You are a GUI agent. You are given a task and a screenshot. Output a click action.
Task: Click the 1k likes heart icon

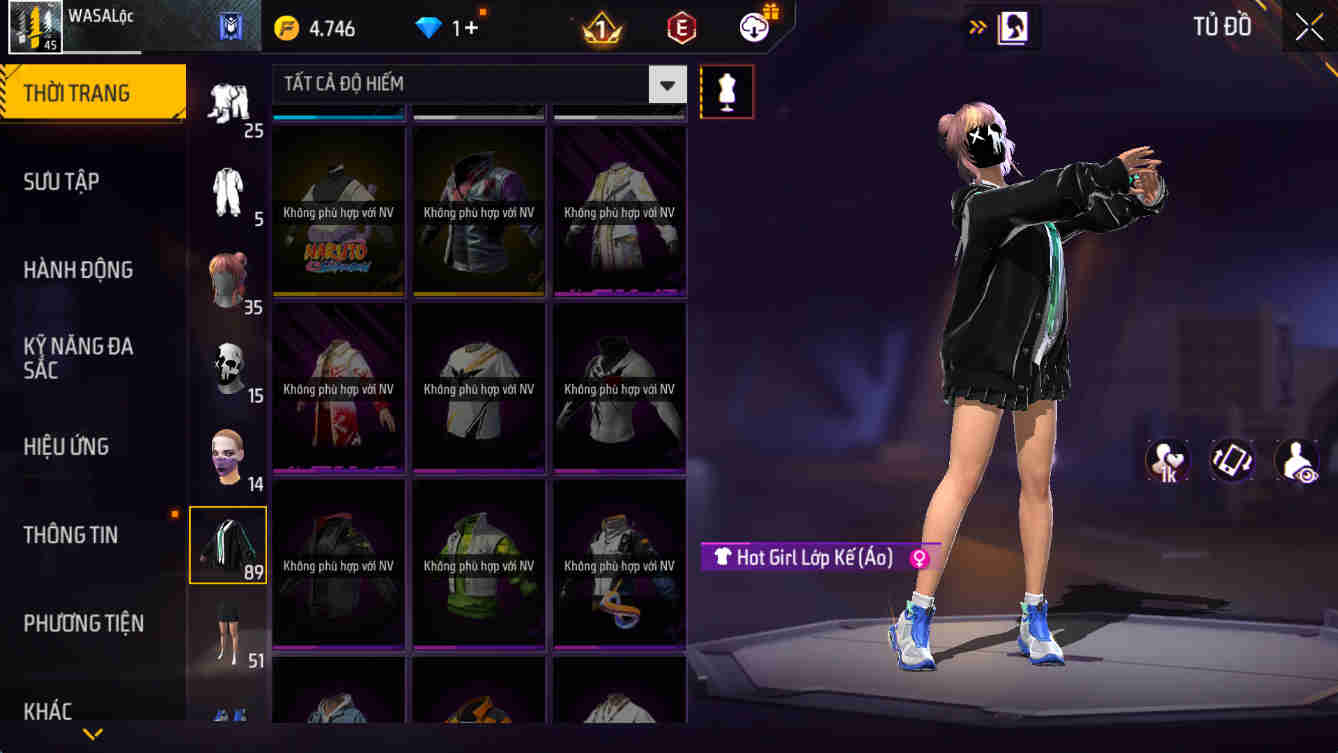click(1166, 460)
